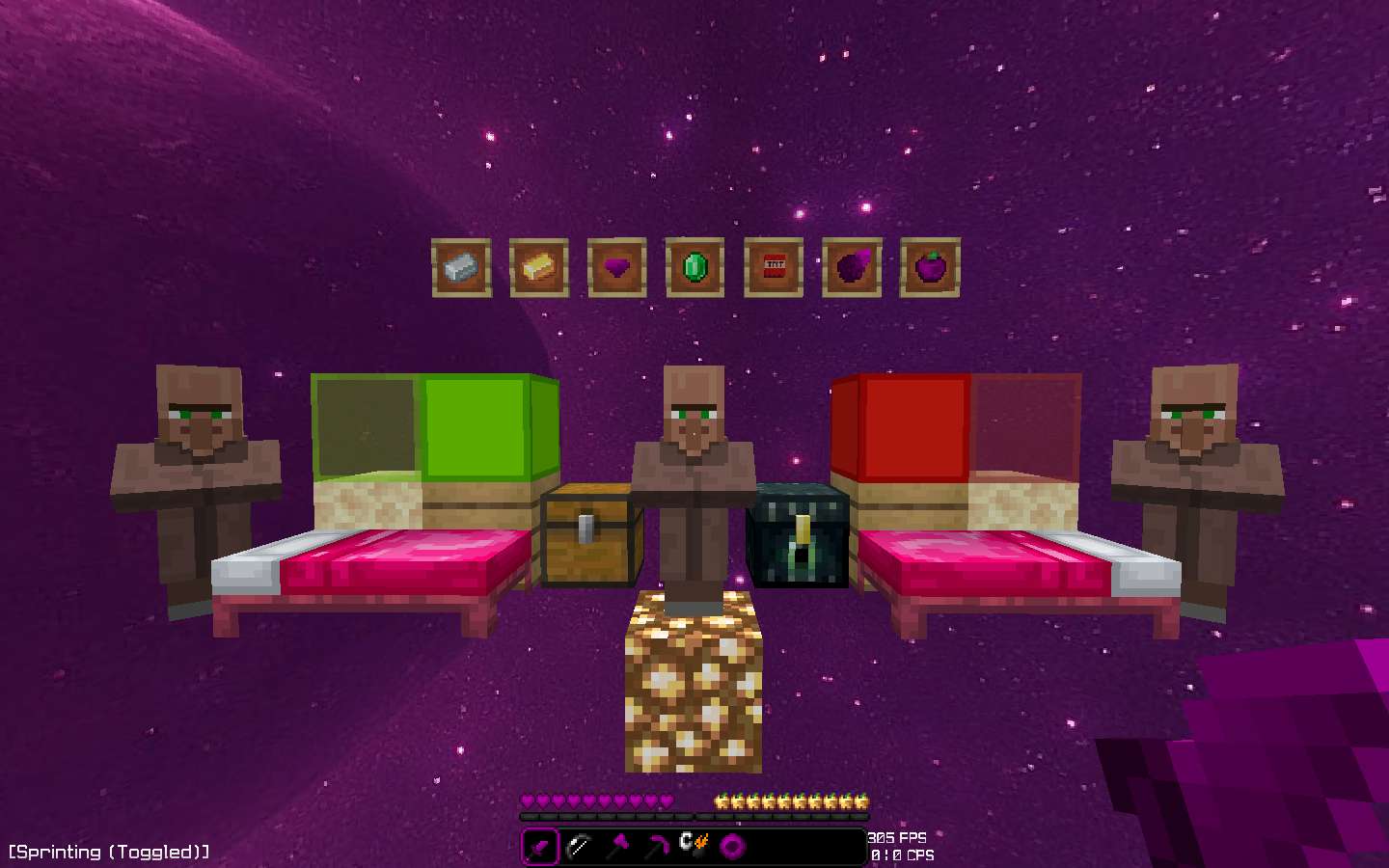Select the pickaxe in the hotbar
Viewport: 1389px width, 868px height.
[617, 846]
